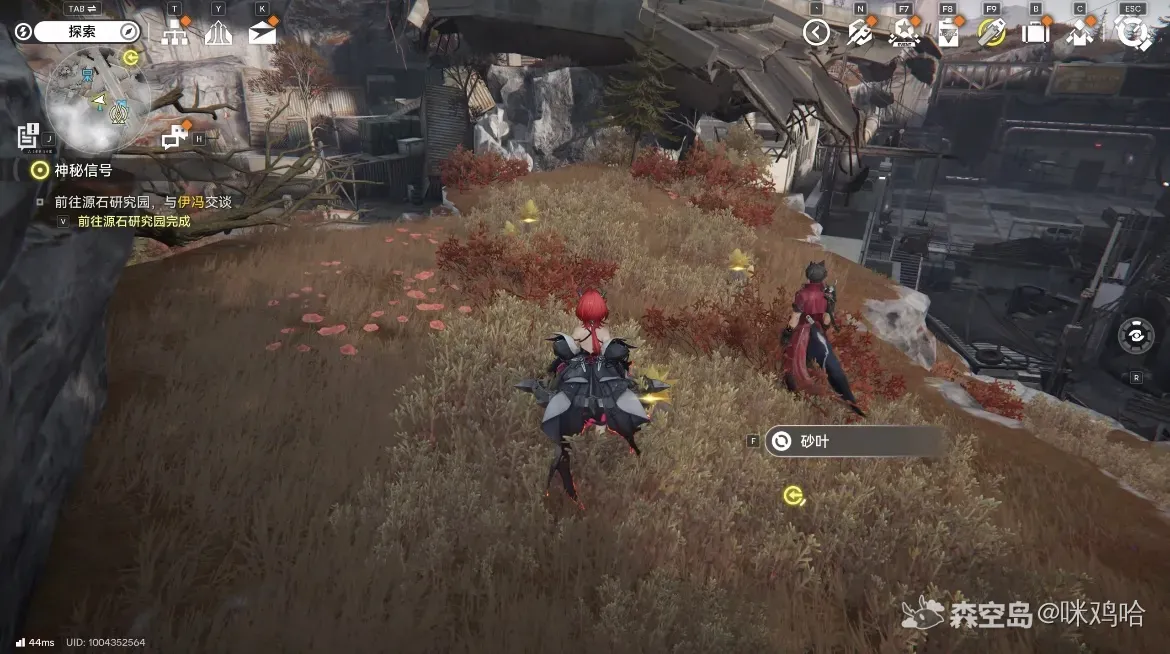Open the chat speech-bubble icon
Screen dimensions: 1170x654
pyautogui.click(x=175, y=134)
